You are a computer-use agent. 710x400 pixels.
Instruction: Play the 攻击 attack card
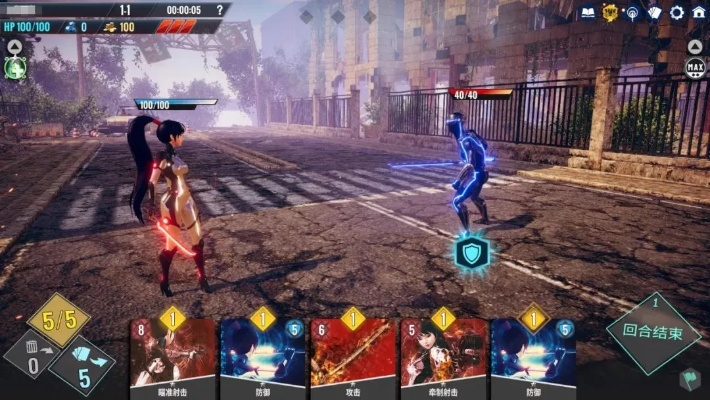pyautogui.click(x=352, y=355)
